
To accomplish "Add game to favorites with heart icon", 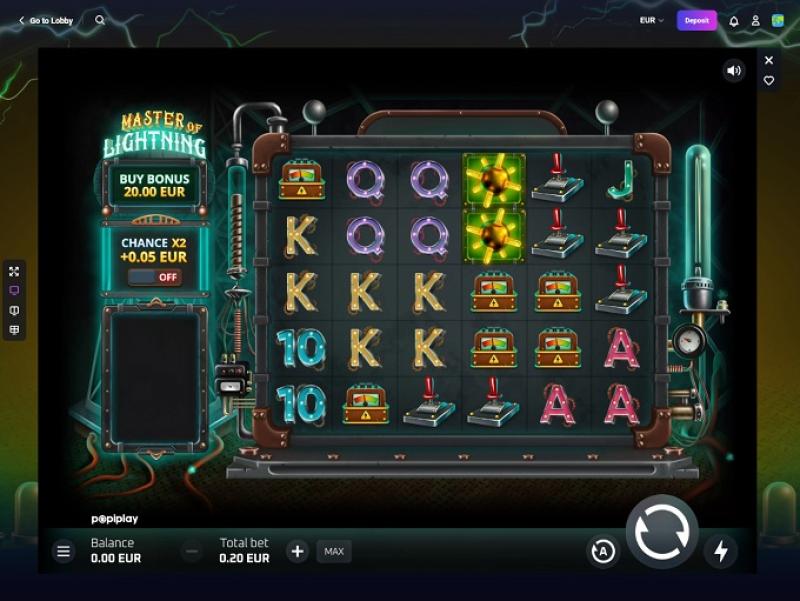I will click(x=768, y=81).
